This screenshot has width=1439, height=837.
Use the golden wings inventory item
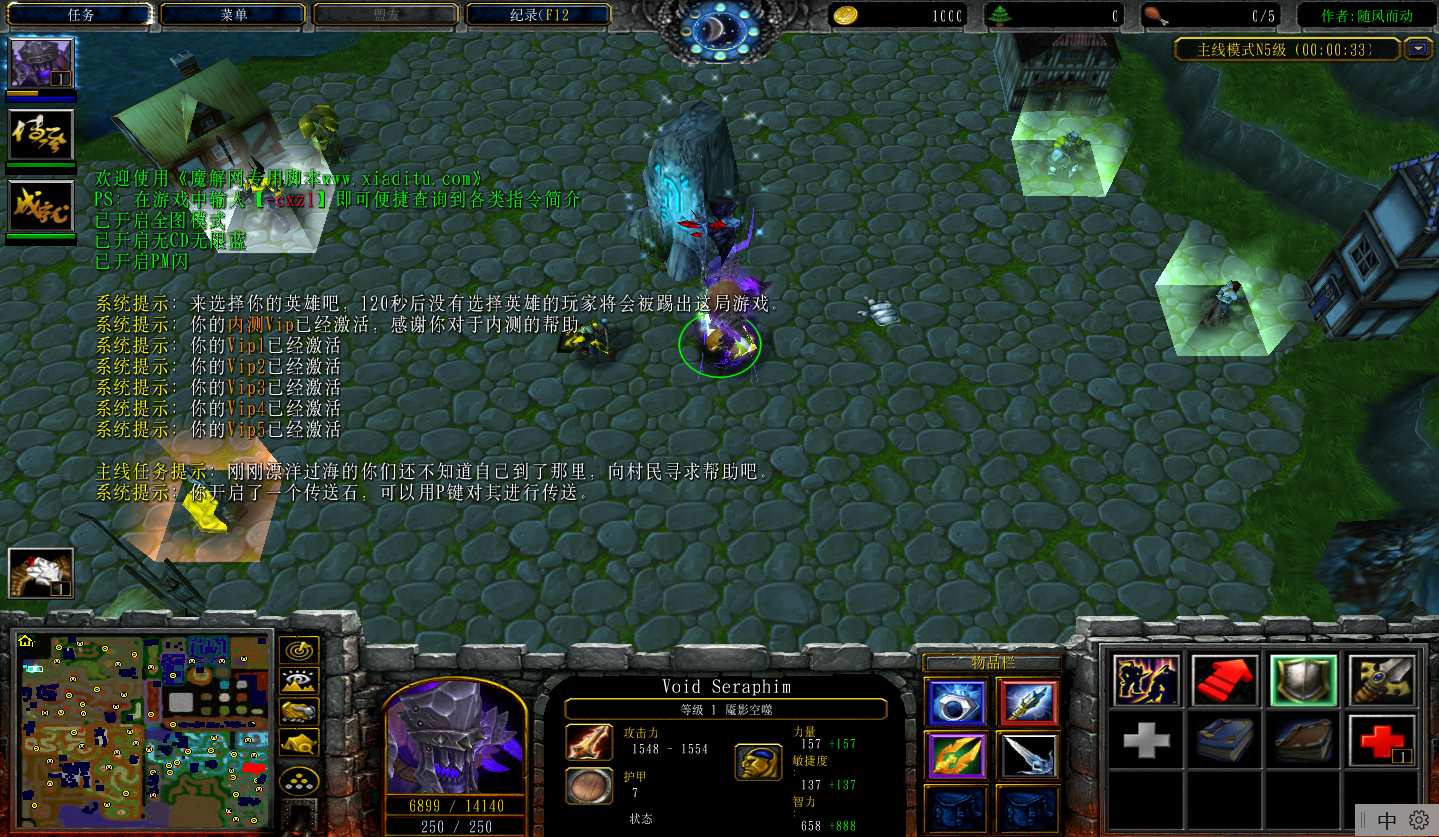pos(956,755)
